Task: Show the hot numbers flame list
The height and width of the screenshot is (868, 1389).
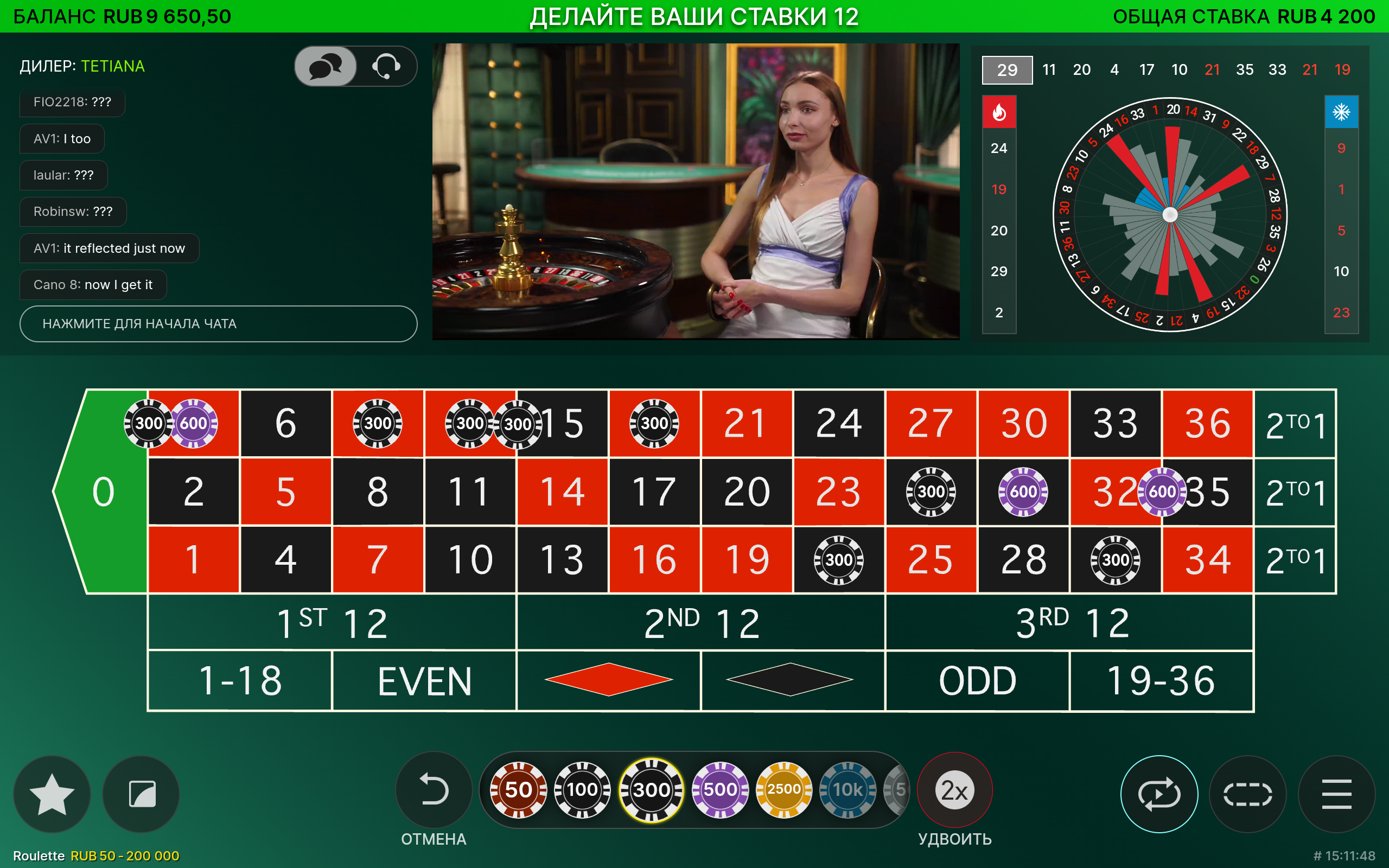Action: pyautogui.click(x=999, y=112)
